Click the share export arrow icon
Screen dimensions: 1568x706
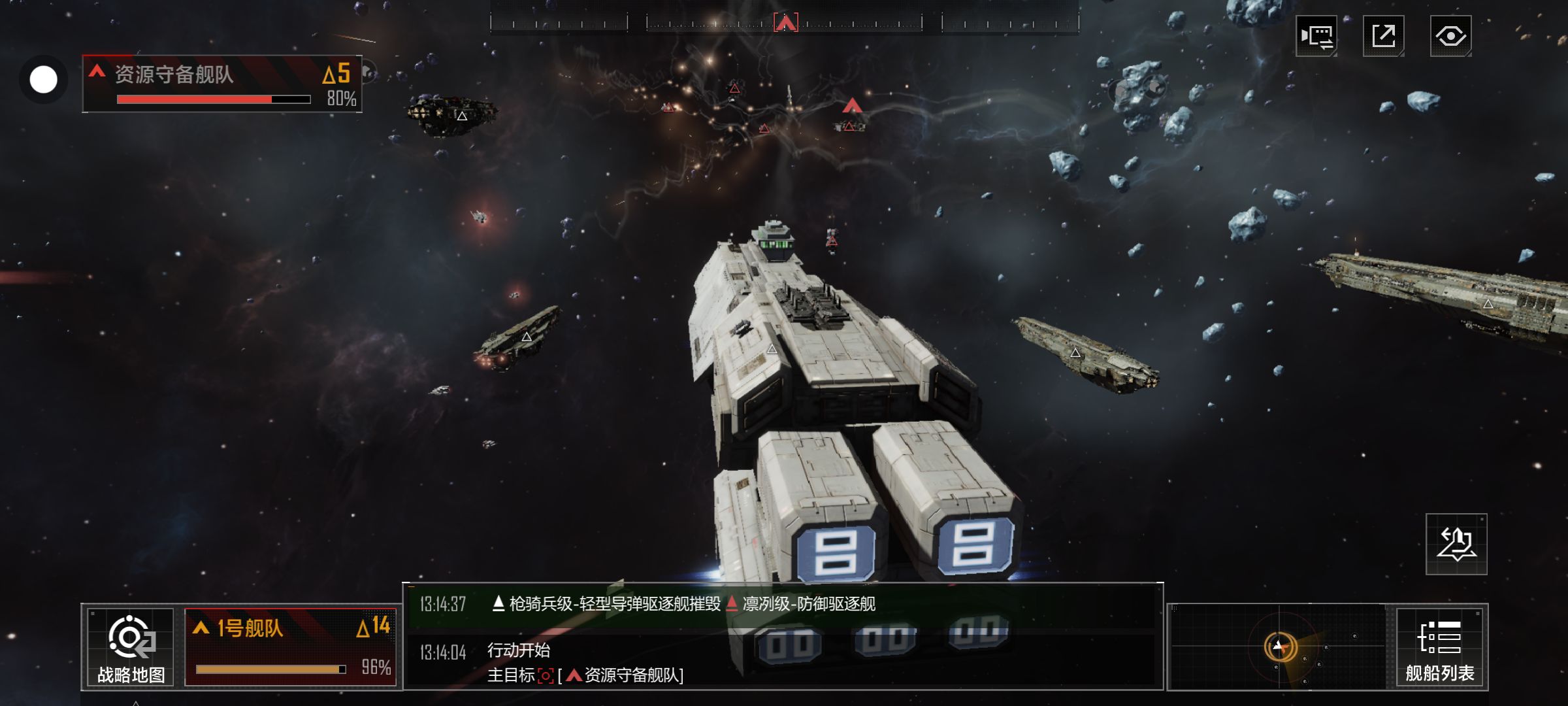(1383, 36)
